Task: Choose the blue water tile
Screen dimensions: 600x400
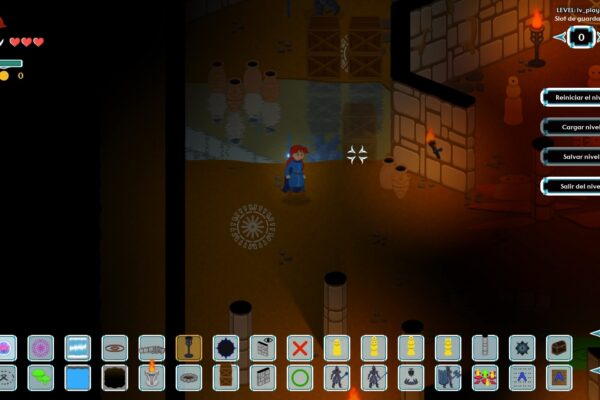Action: [78, 377]
